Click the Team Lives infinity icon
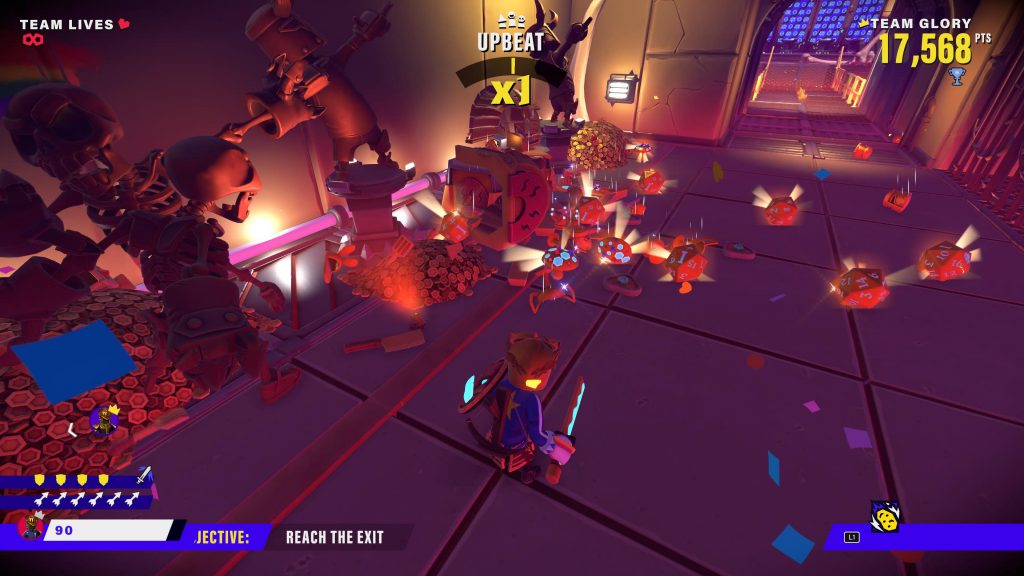Screen dimensions: 1024x576 click(33, 40)
